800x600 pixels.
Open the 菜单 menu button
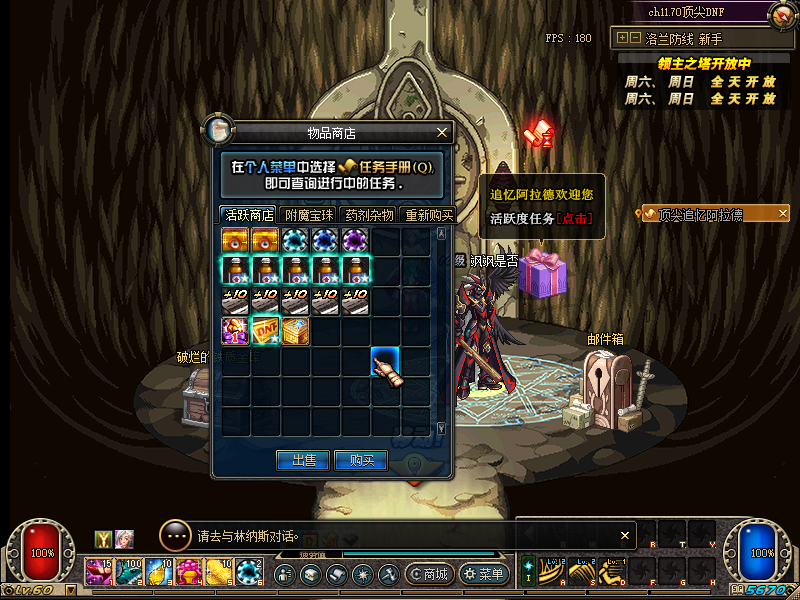click(483, 574)
